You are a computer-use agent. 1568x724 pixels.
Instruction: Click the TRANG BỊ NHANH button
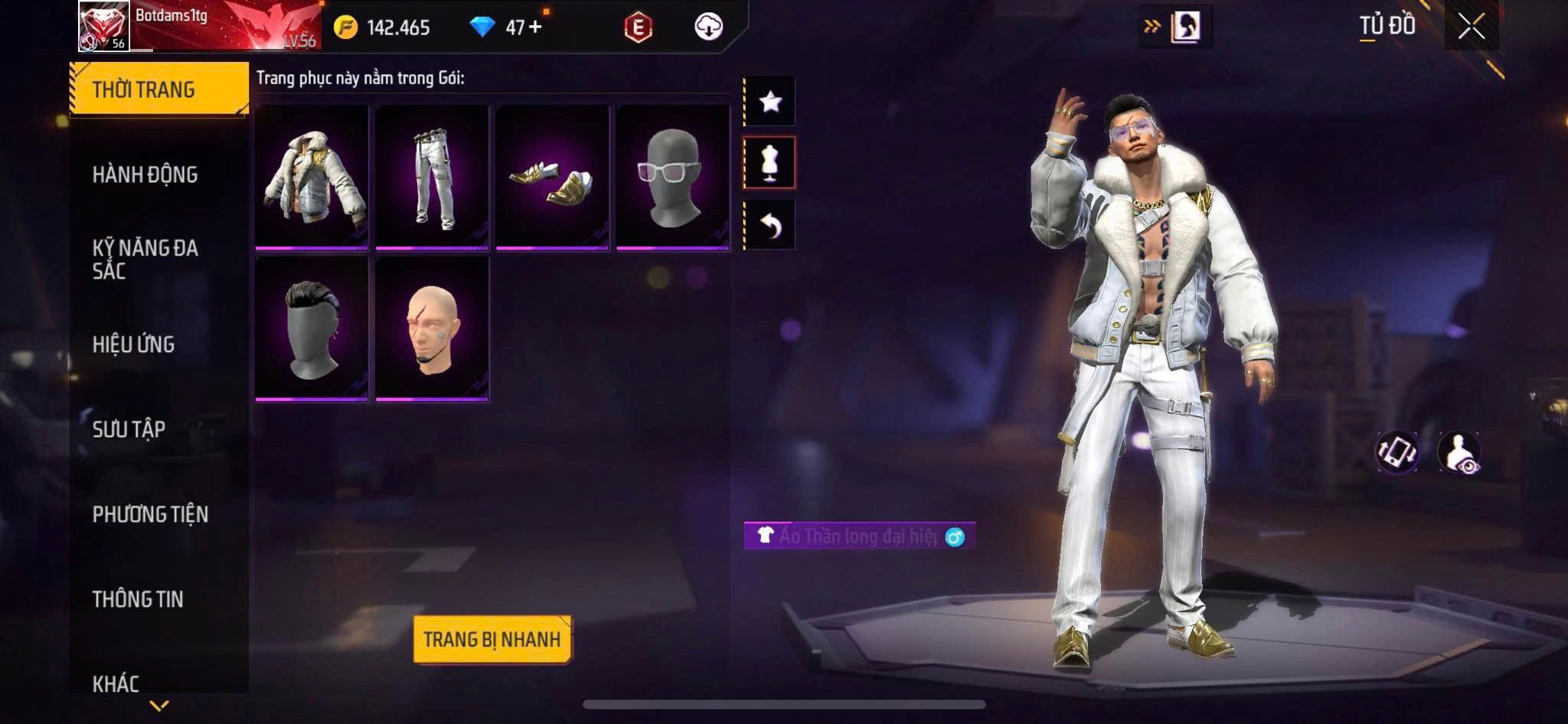492,639
